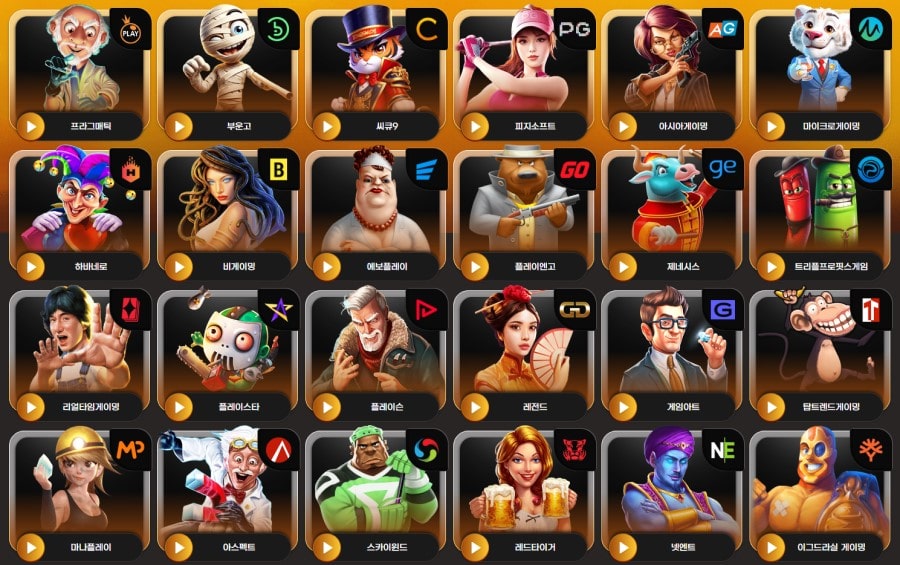Select the 아시아게이밍 provider tile
The width and height of the screenshot is (900, 565).
(674, 70)
